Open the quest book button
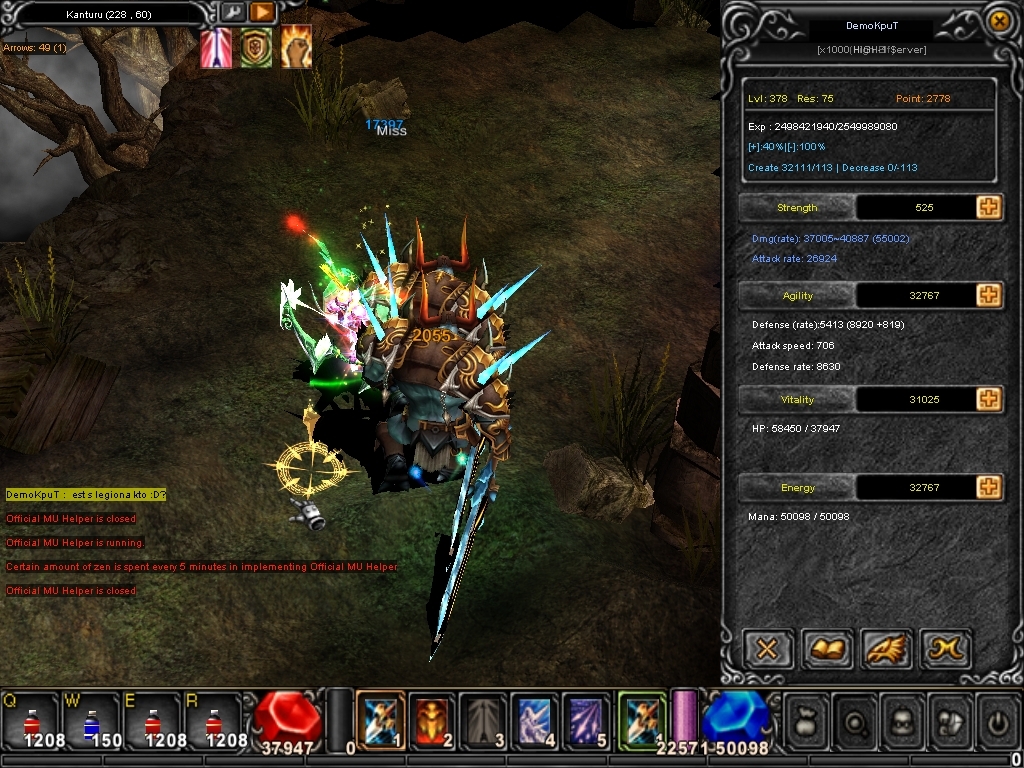 [x=826, y=649]
